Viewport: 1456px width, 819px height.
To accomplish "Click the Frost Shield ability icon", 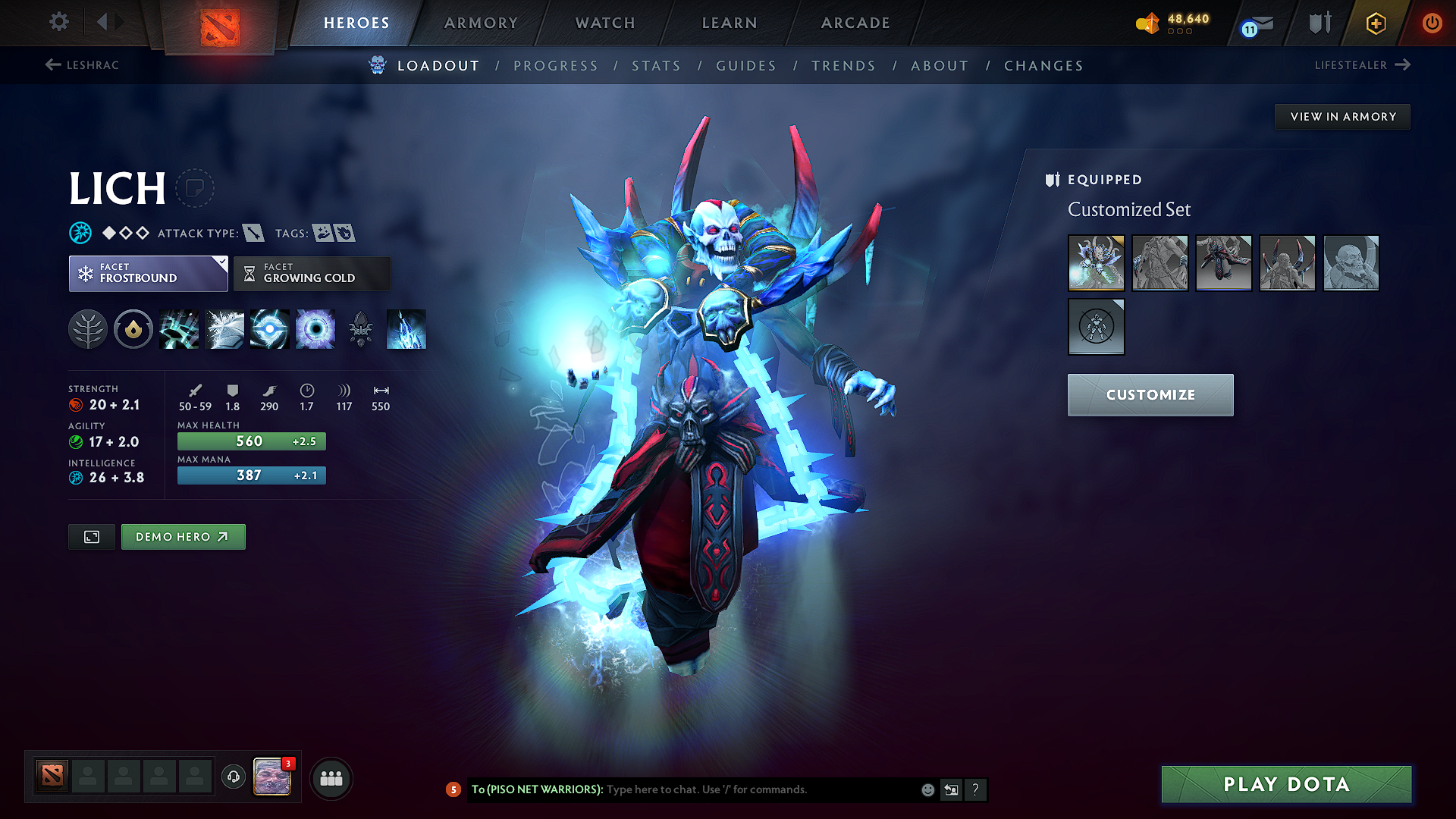I will (225, 329).
